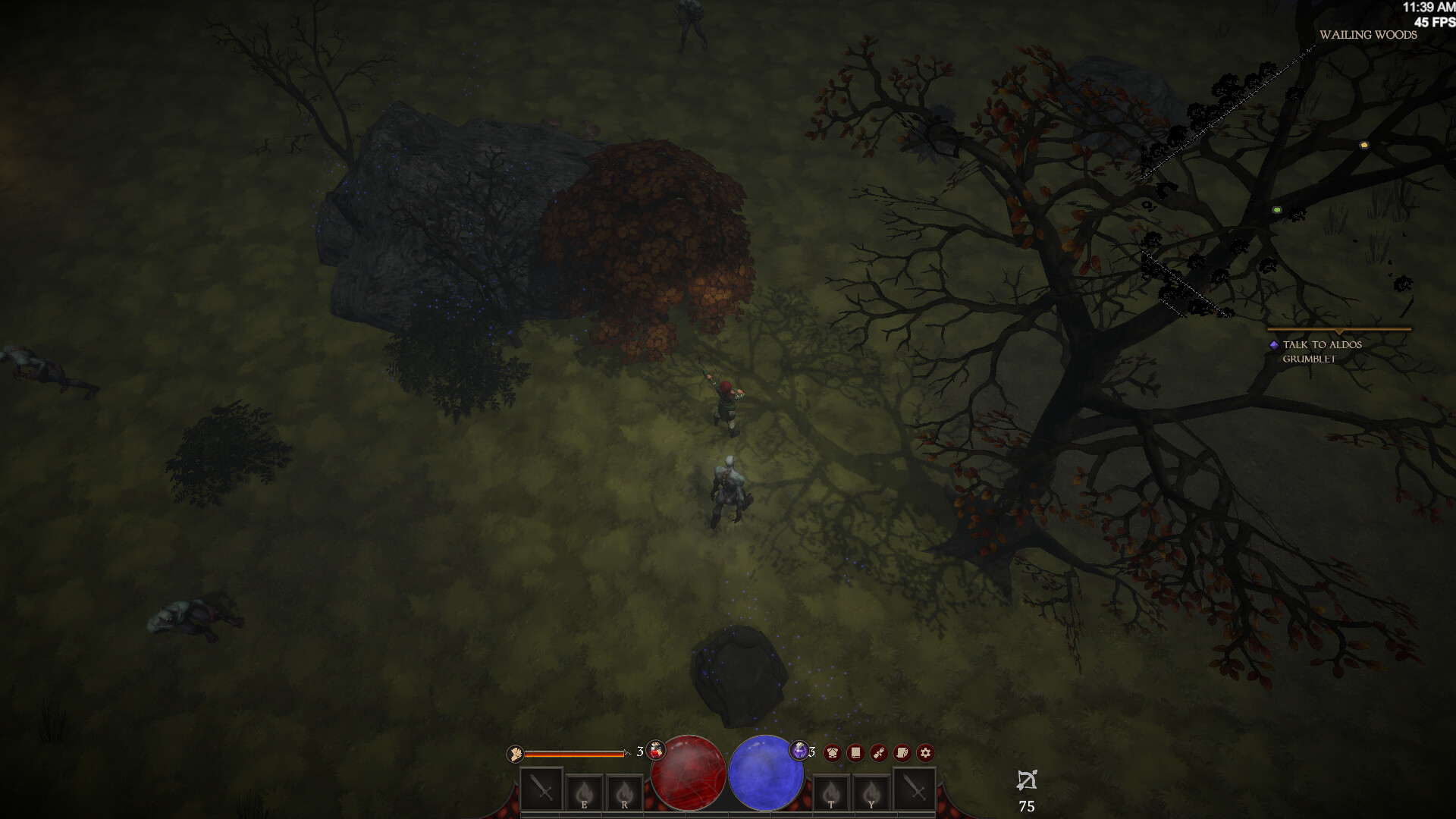The width and height of the screenshot is (1456, 819).
Task: Click the orange experience bar
Action: [x=574, y=754]
